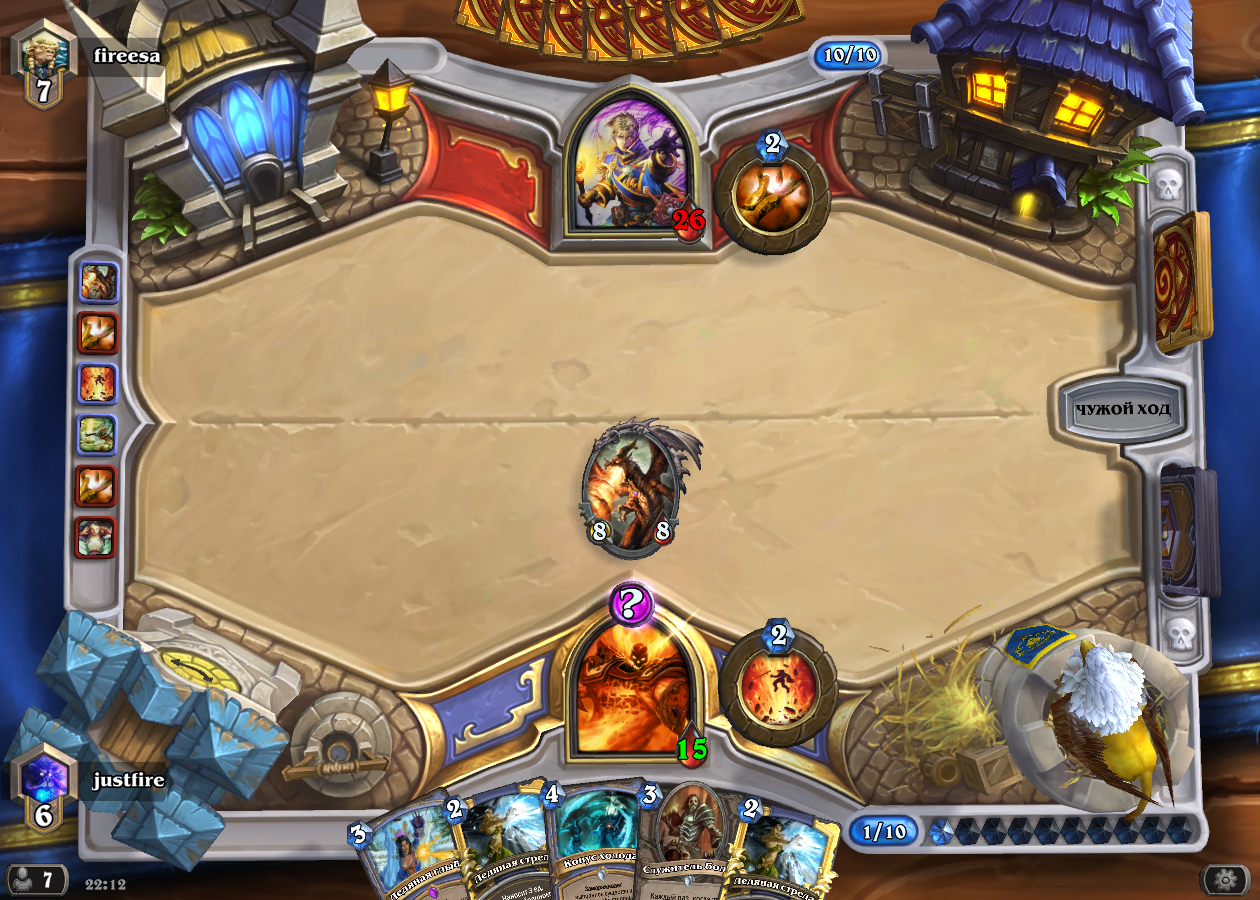Click the justfire rank medal
1260x900 pixels.
tap(43, 787)
